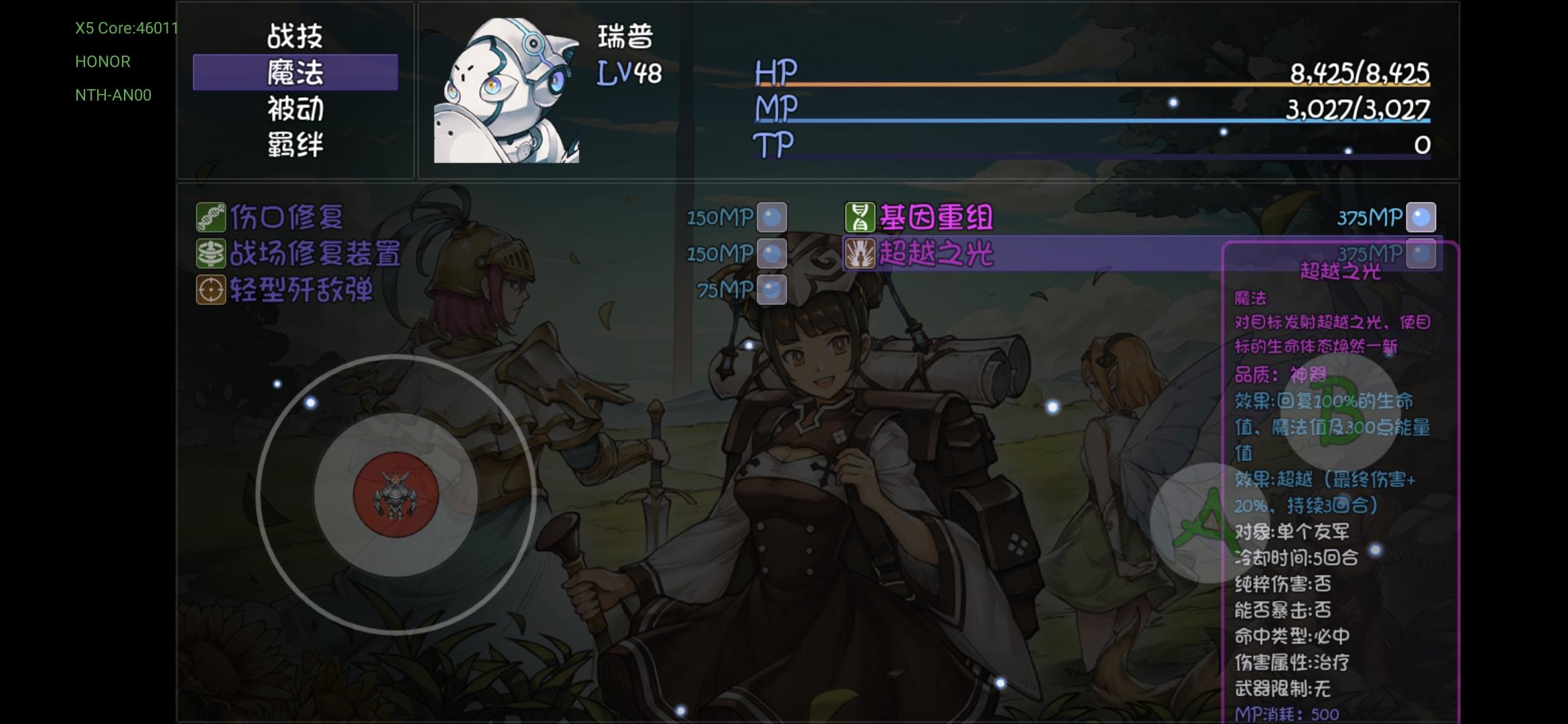Select the 超越之光 spell entry

[x=935, y=254]
